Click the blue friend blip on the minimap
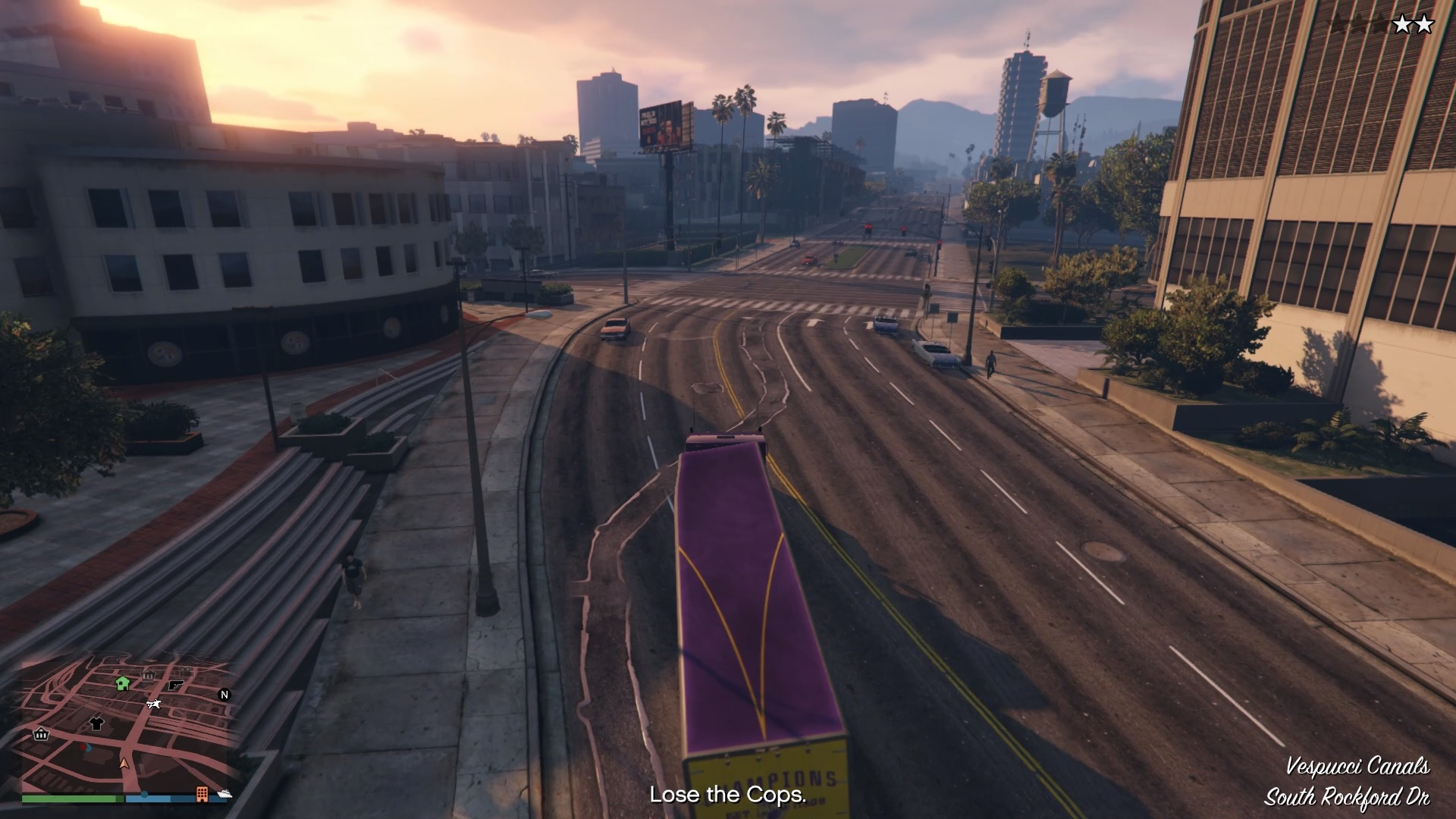This screenshot has width=1456, height=819. point(89,748)
